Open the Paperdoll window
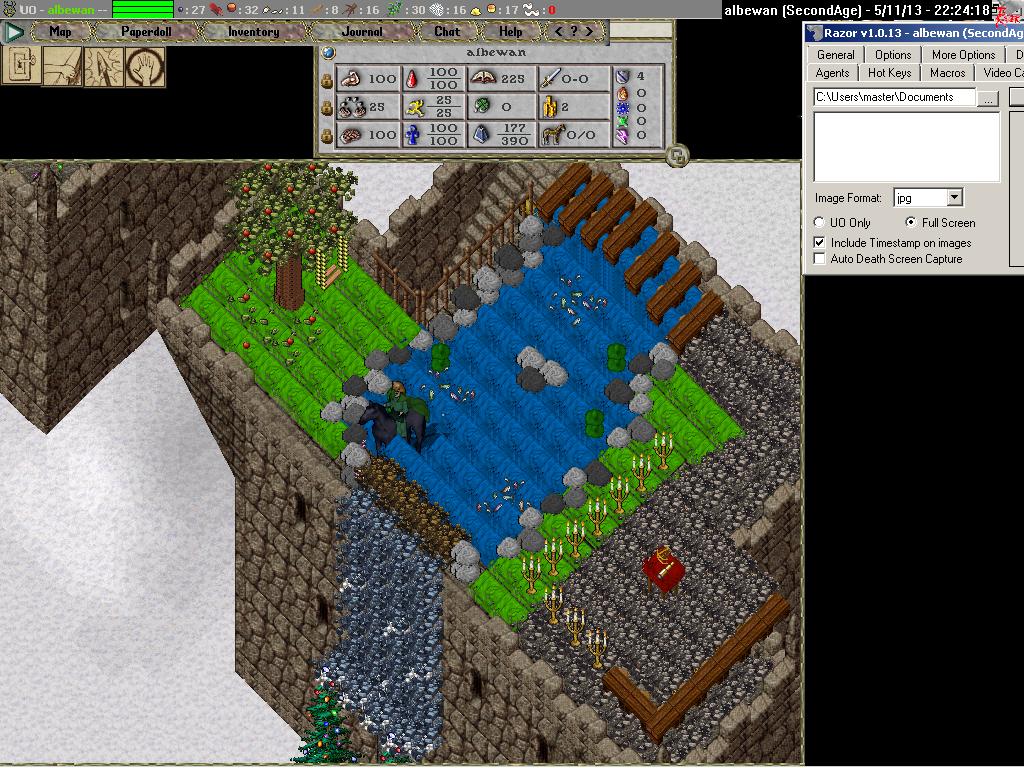The width and height of the screenshot is (1024, 768). pos(147,31)
